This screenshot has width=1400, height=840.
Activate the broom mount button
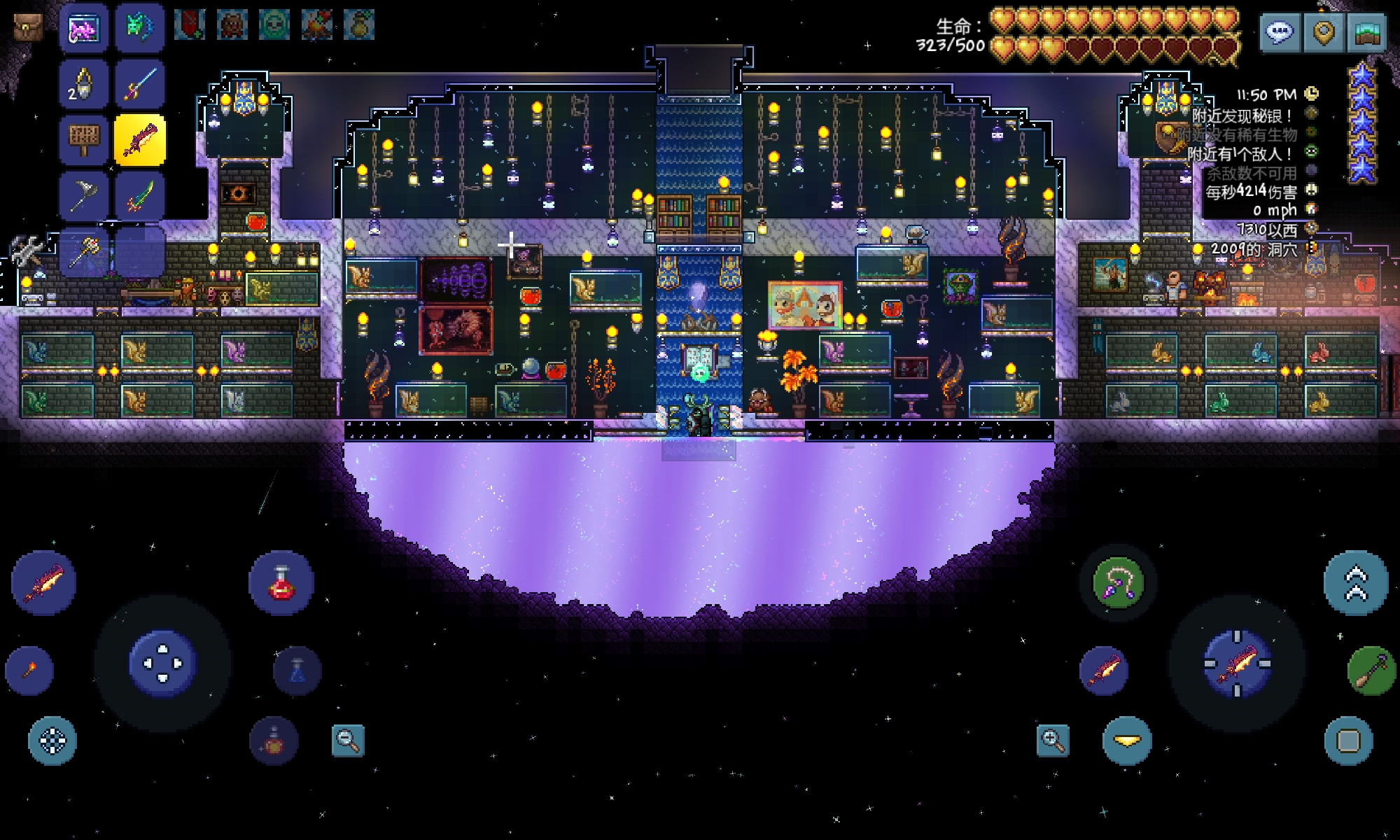[x=1371, y=671]
